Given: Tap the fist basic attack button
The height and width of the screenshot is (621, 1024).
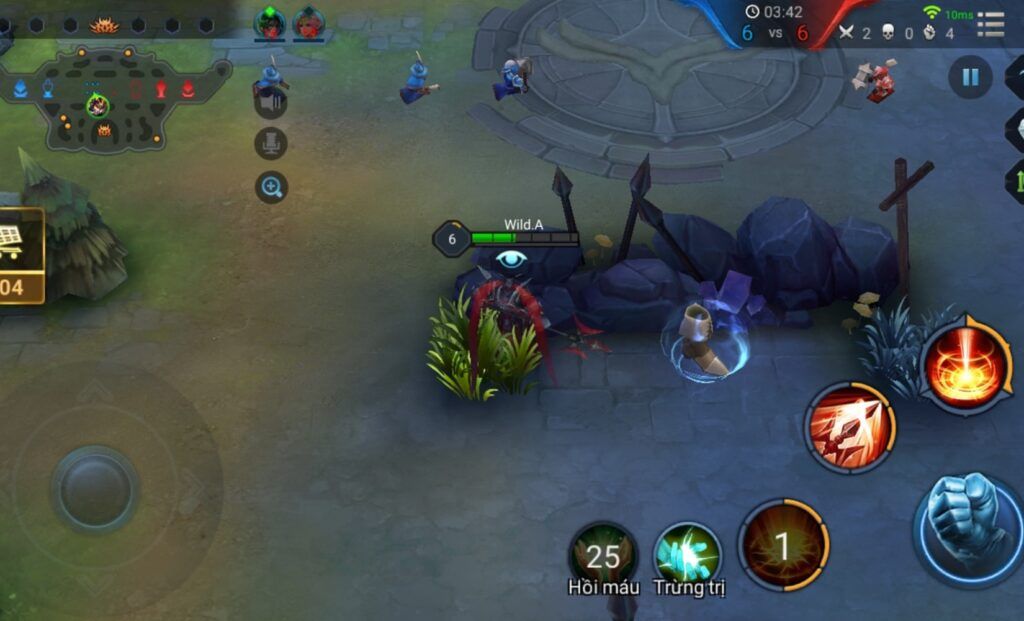Looking at the screenshot, I should pyautogui.click(x=966, y=526).
